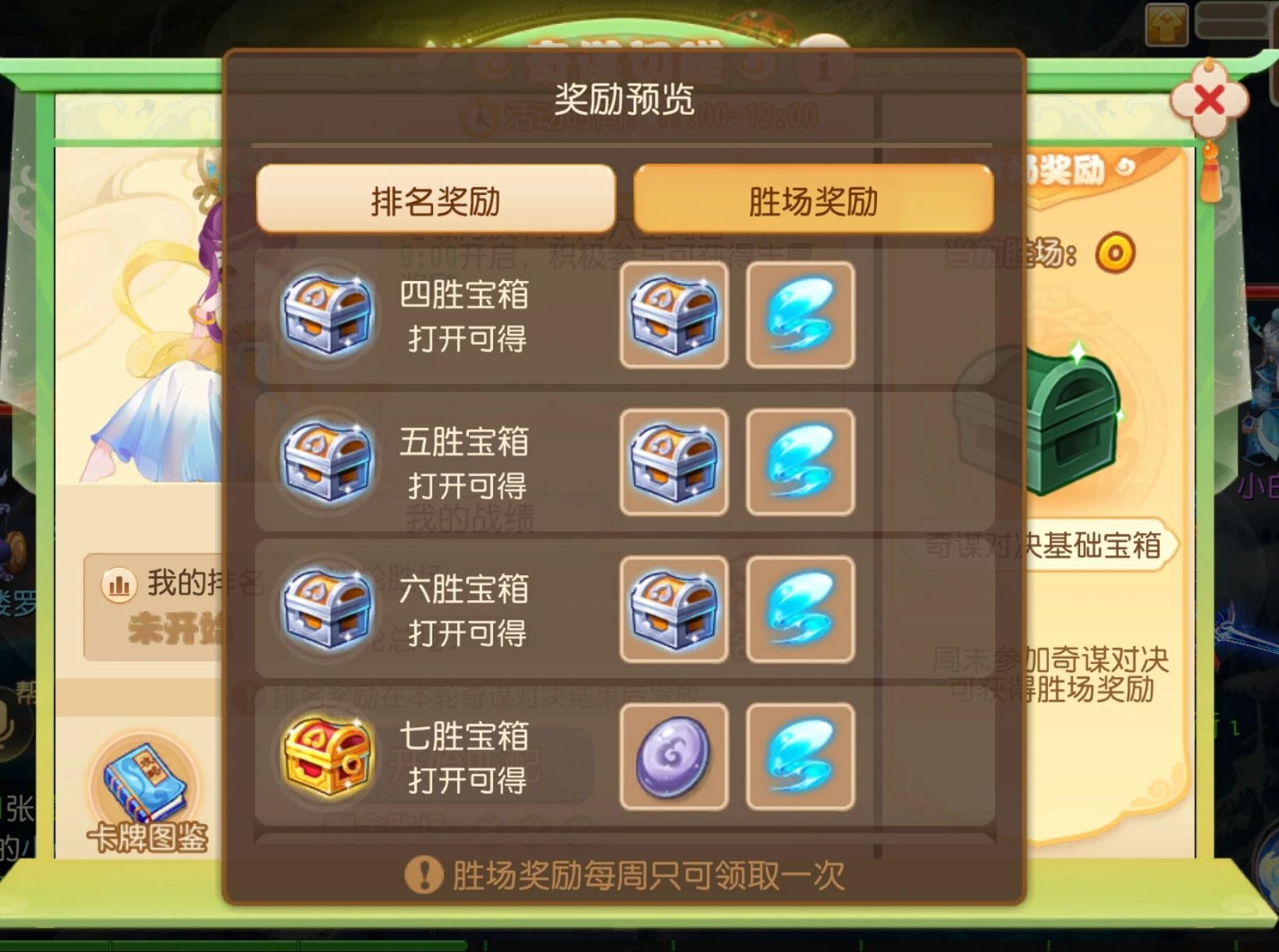Screen dimensions: 1279x952
Task: Switch to the 胜场奖励 tab
Action: coord(815,199)
